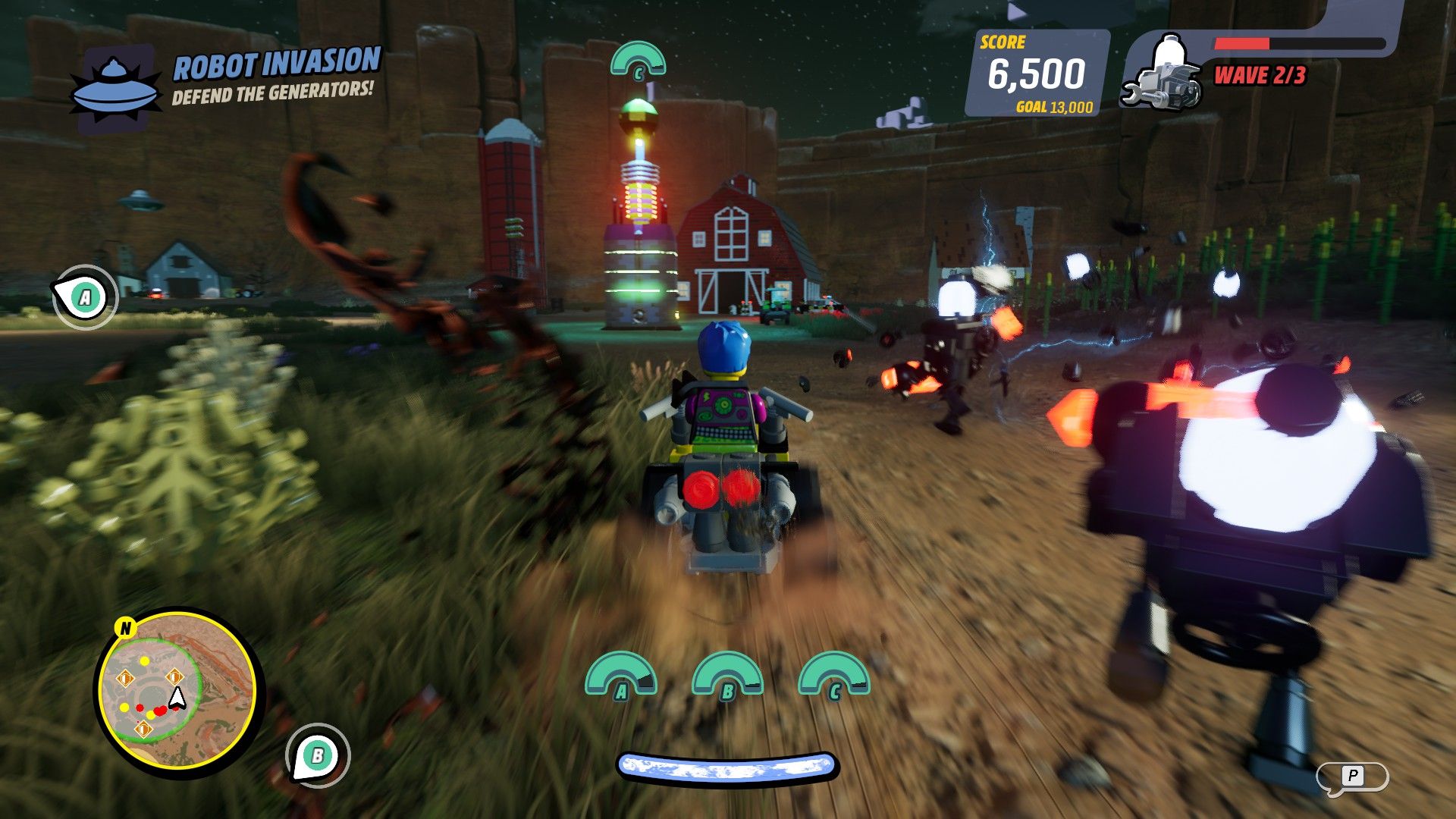Select generator B gauge in the bottom row
Viewport: 1456px width, 819px height.
pyautogui.click(x=727, y=676)
